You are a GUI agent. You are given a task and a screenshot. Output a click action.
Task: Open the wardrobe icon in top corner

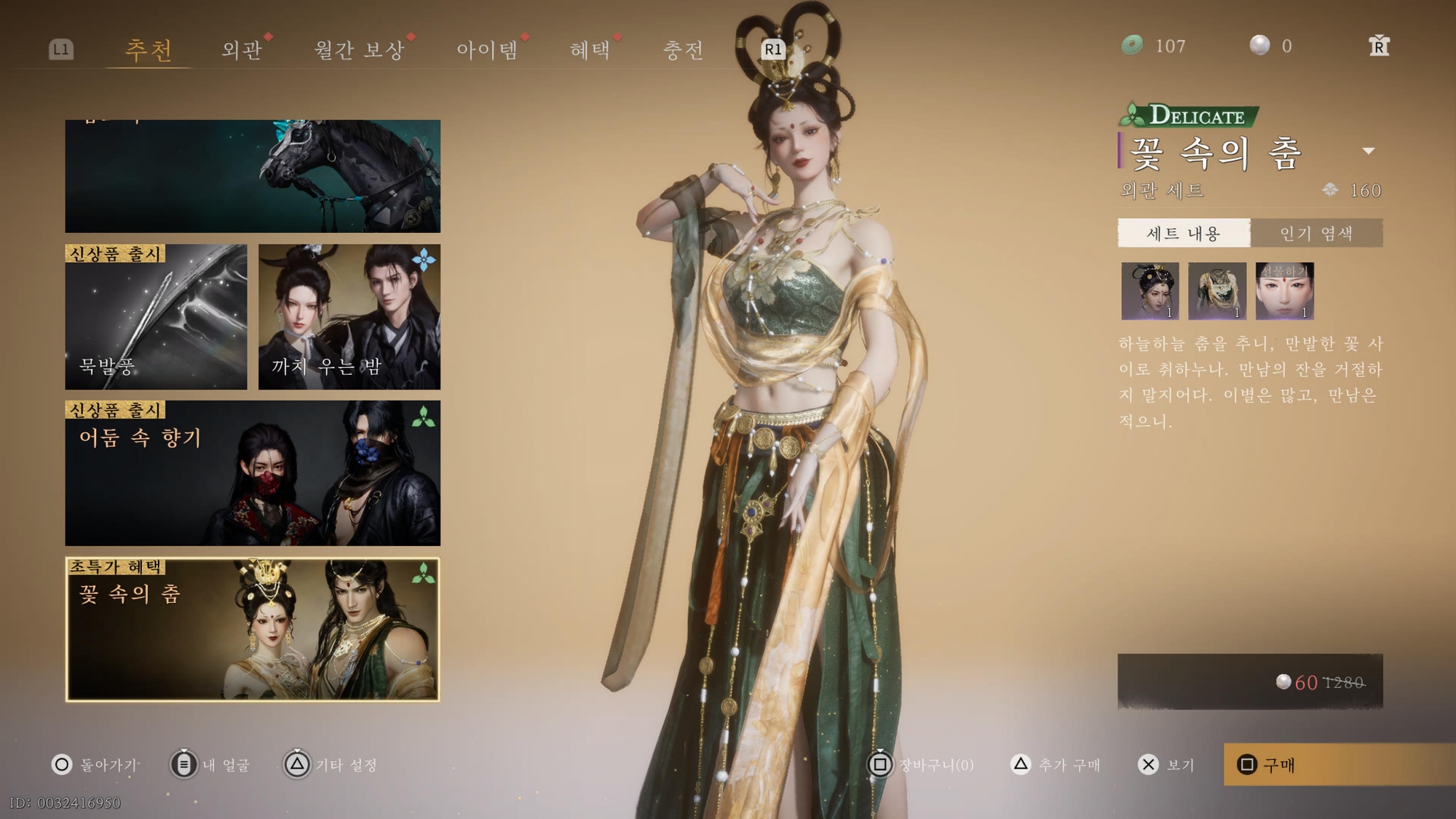pos(1379,46)
